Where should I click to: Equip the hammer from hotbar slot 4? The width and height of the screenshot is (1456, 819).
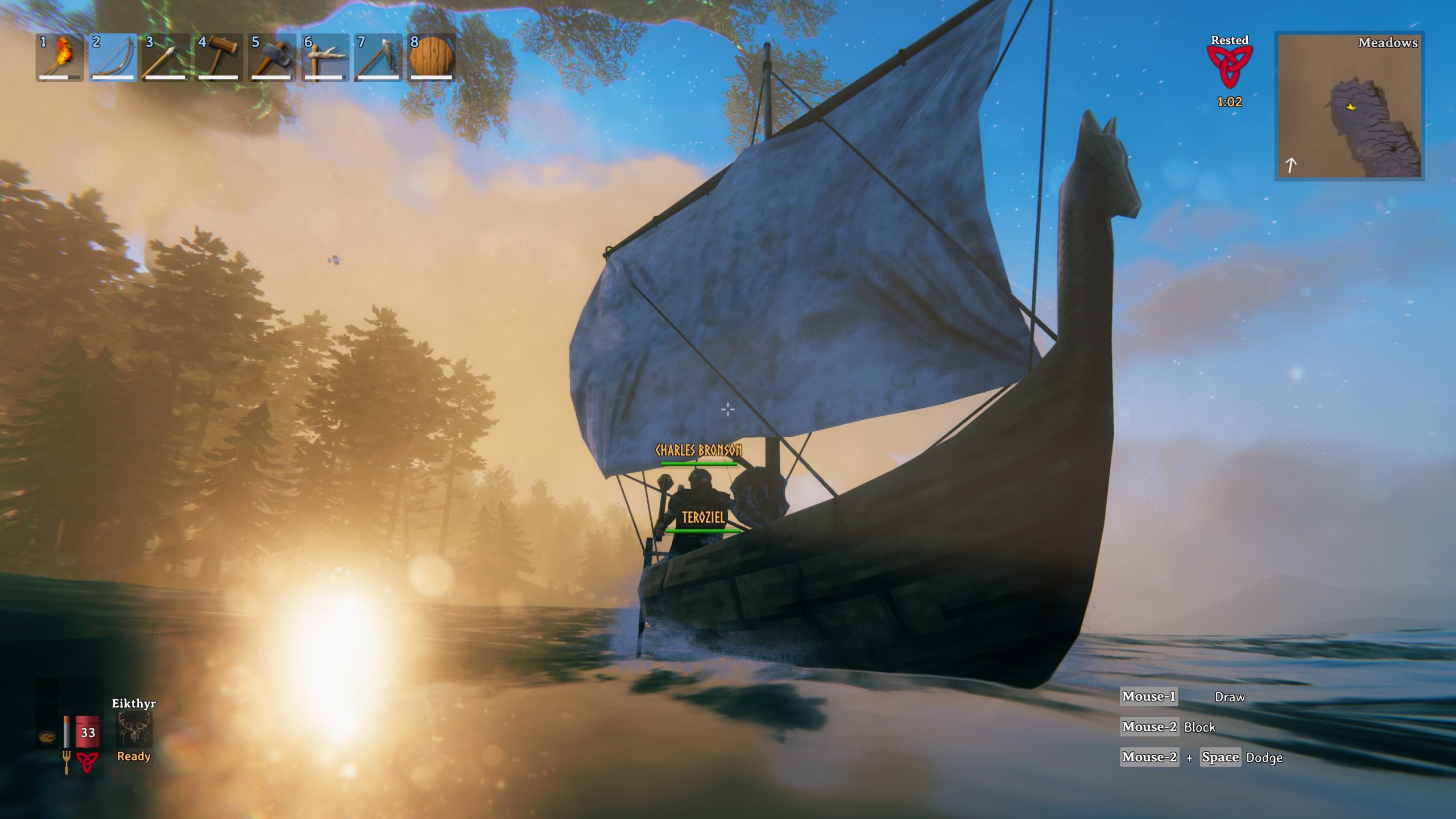tap(217, 57)
